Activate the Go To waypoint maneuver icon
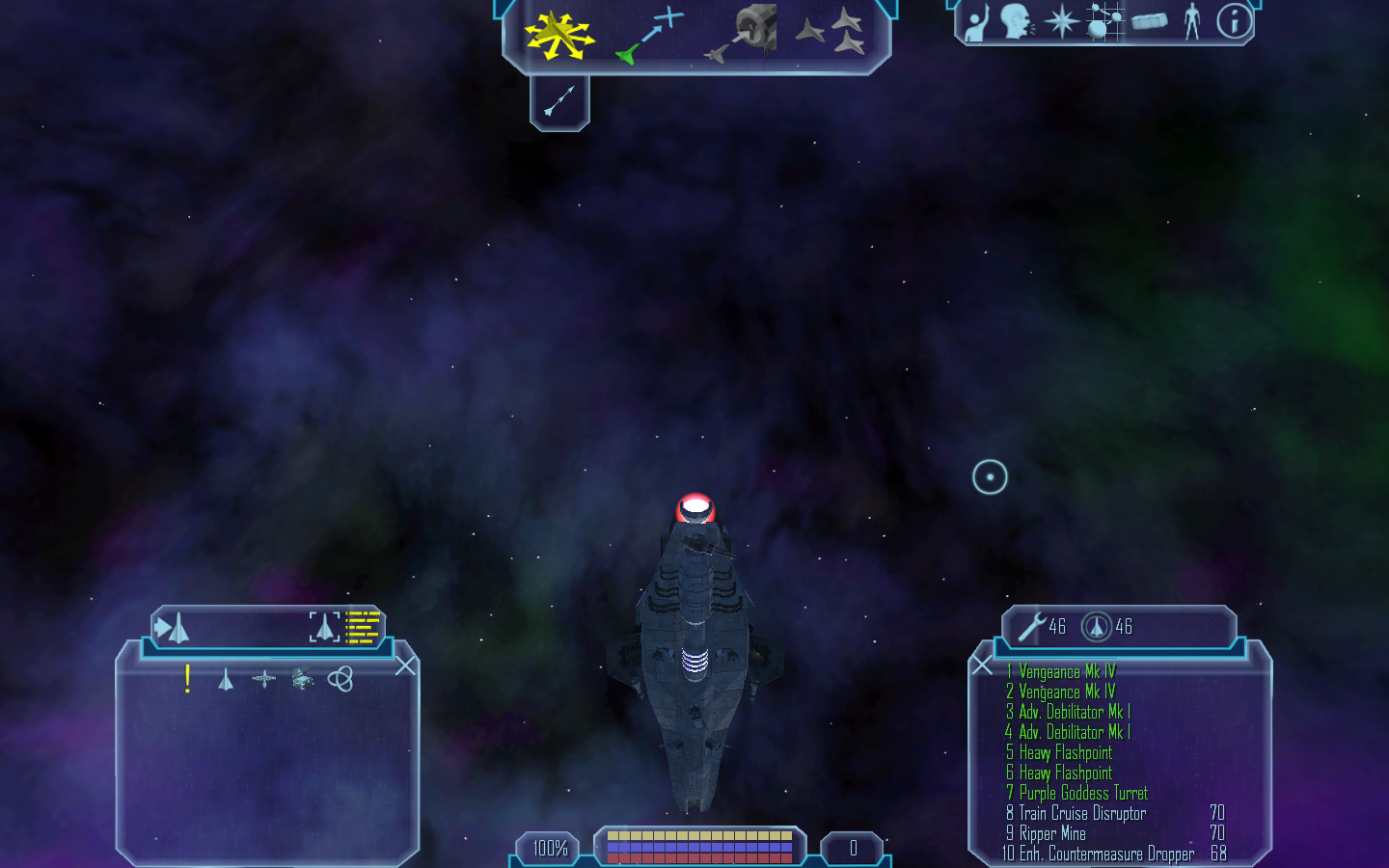1389x868 pixels. click(x=650, y=35)
